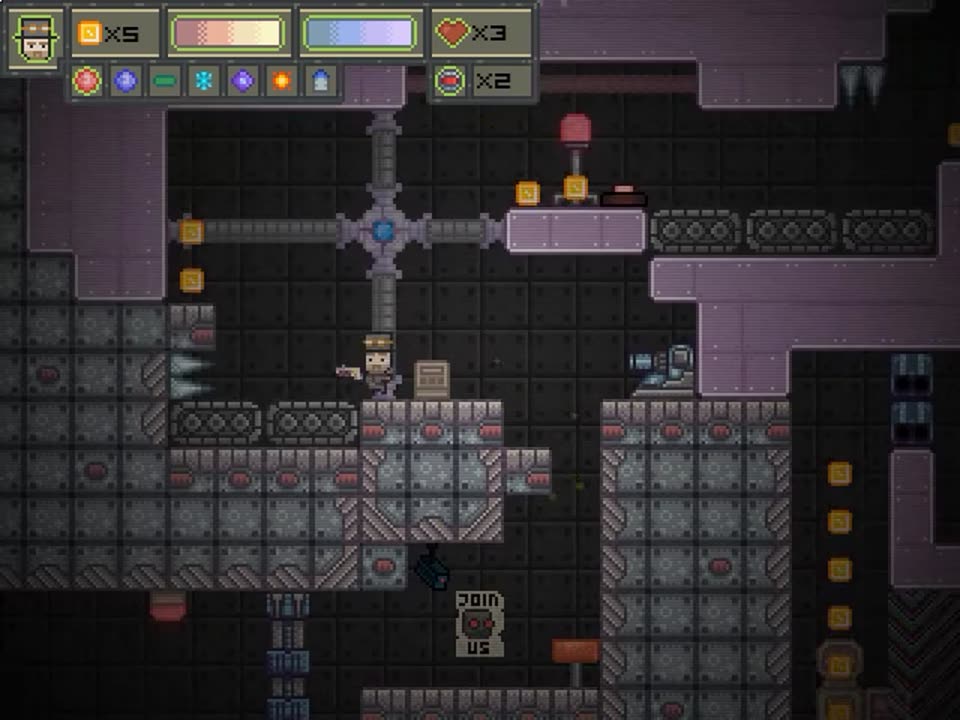Choose the blue orb weapon slot

pos(125,80)
